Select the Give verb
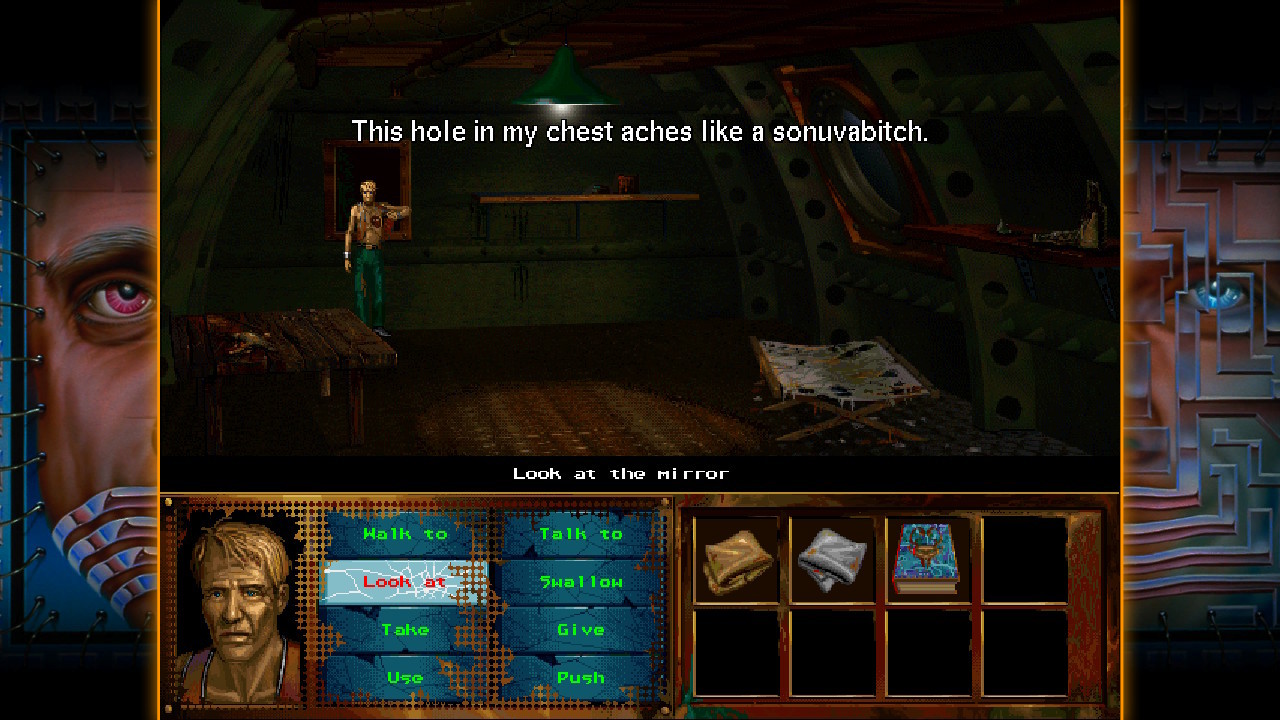 tap(580, 630)
